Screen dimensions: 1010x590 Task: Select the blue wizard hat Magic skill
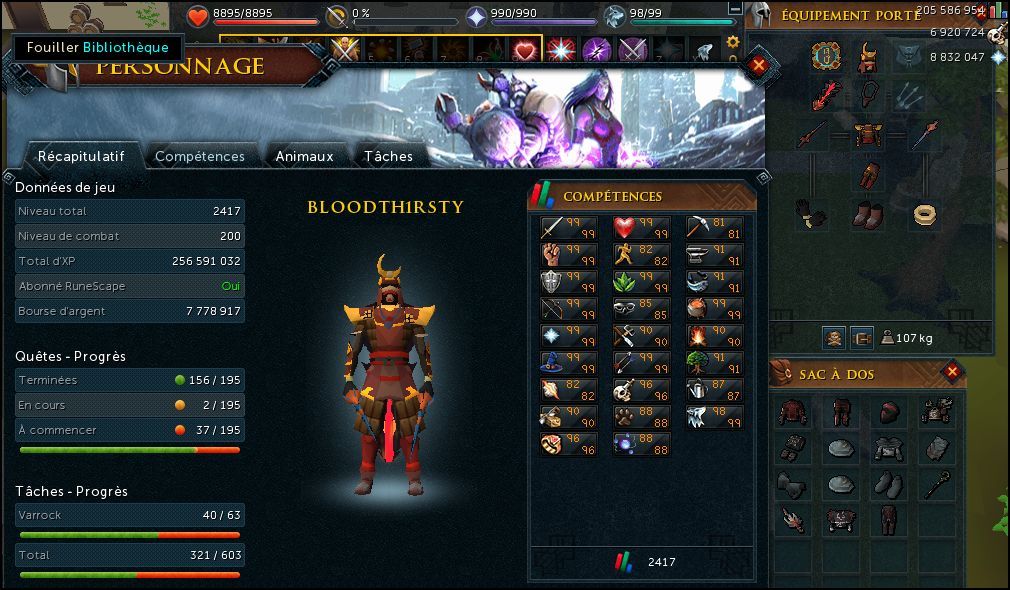click(x=555, y=363)
